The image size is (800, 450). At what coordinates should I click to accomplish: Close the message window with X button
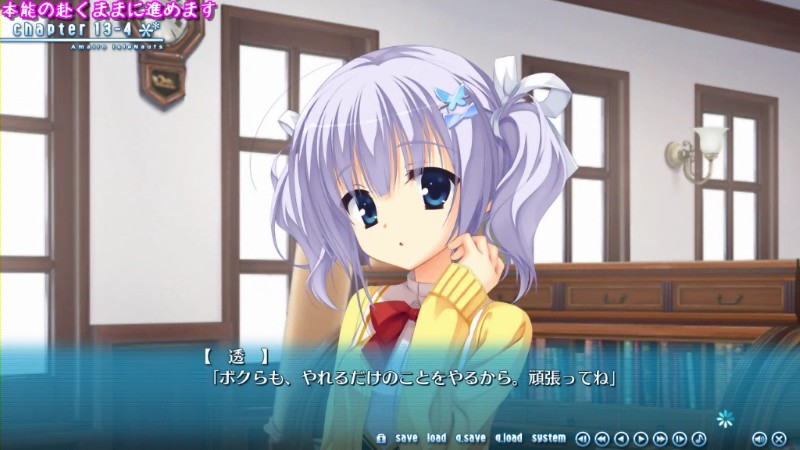779,438
